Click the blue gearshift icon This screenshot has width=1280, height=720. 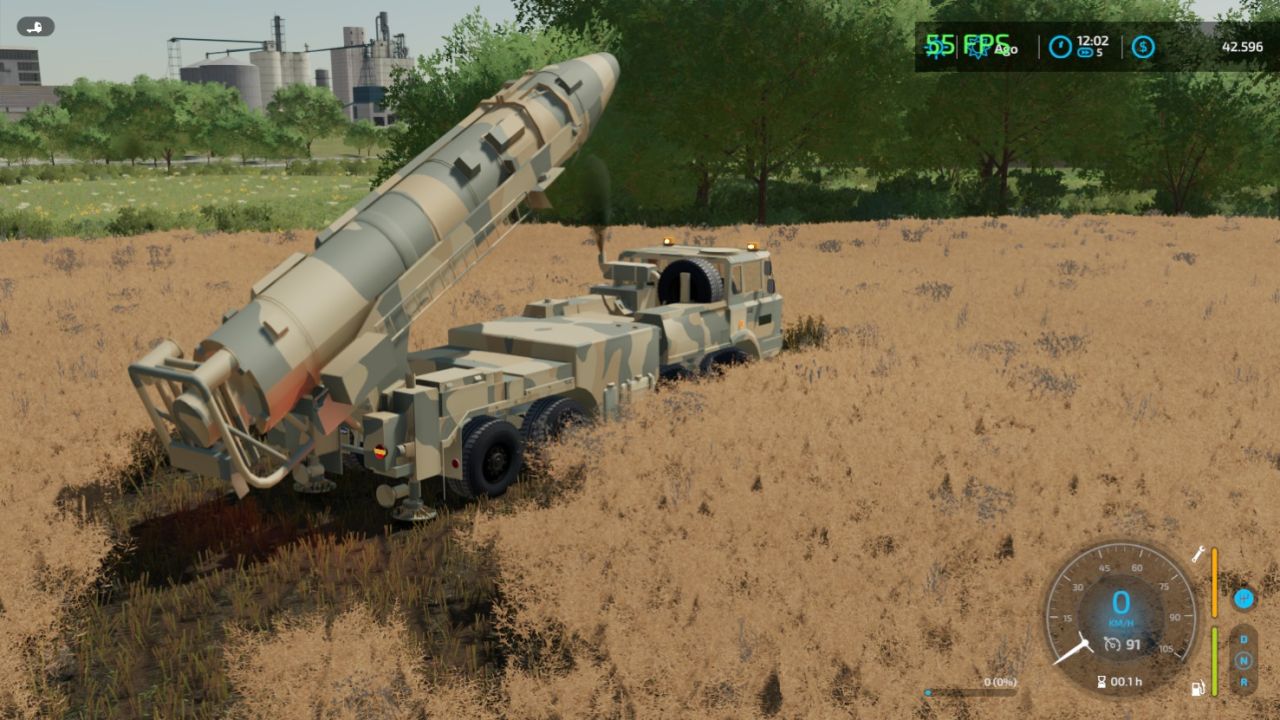coord(1244,599)
